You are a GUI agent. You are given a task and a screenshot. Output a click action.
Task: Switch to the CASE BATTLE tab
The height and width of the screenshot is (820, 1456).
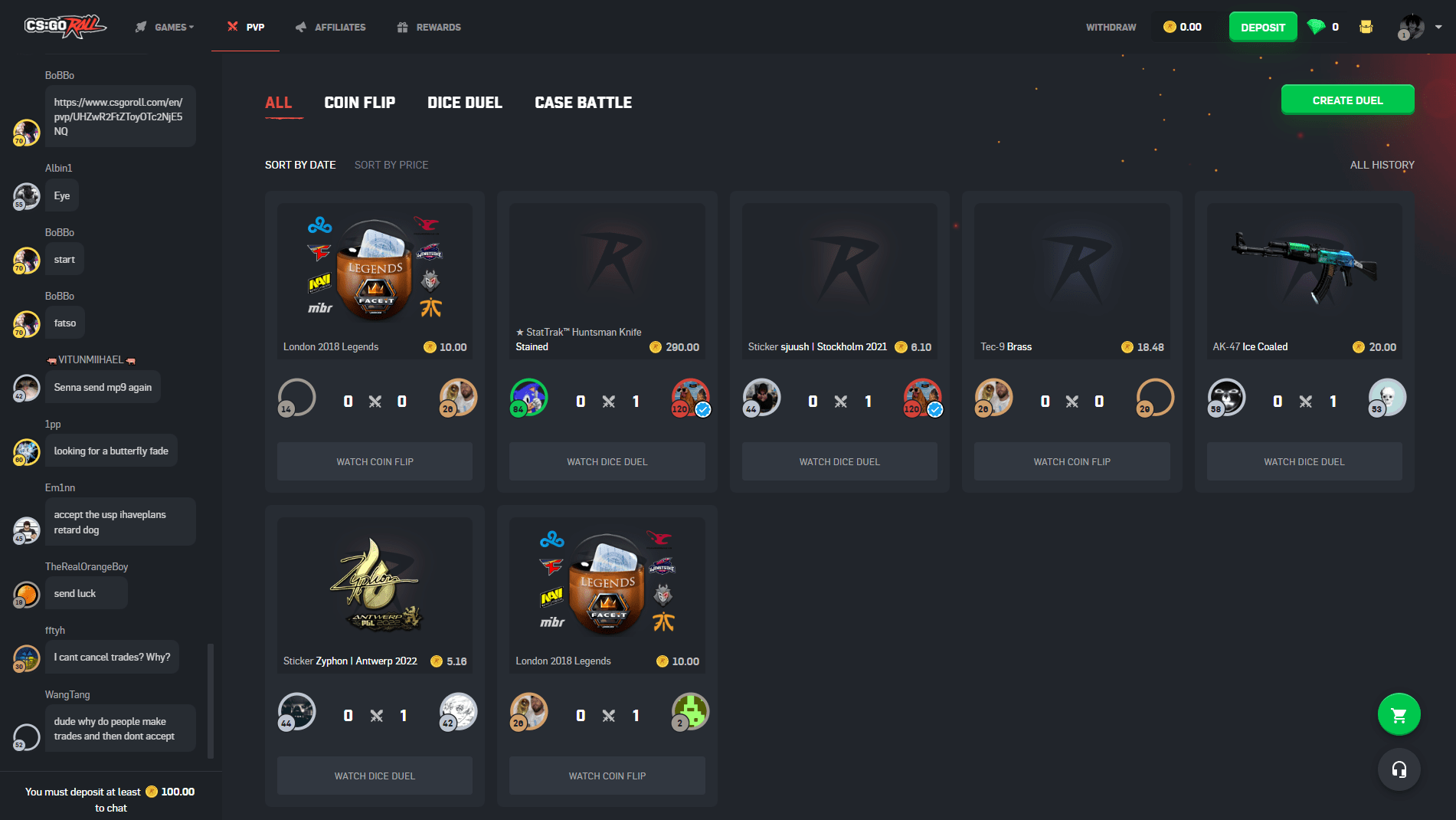tap(583, 102)
